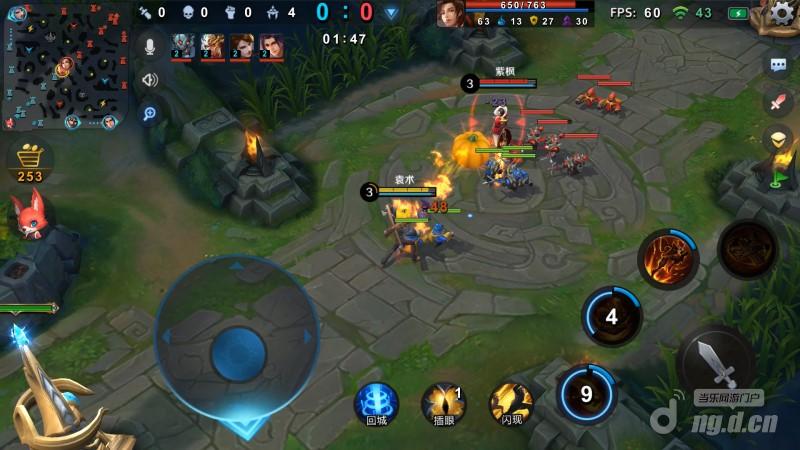Tap the green flag signal button

click(778, 180)
